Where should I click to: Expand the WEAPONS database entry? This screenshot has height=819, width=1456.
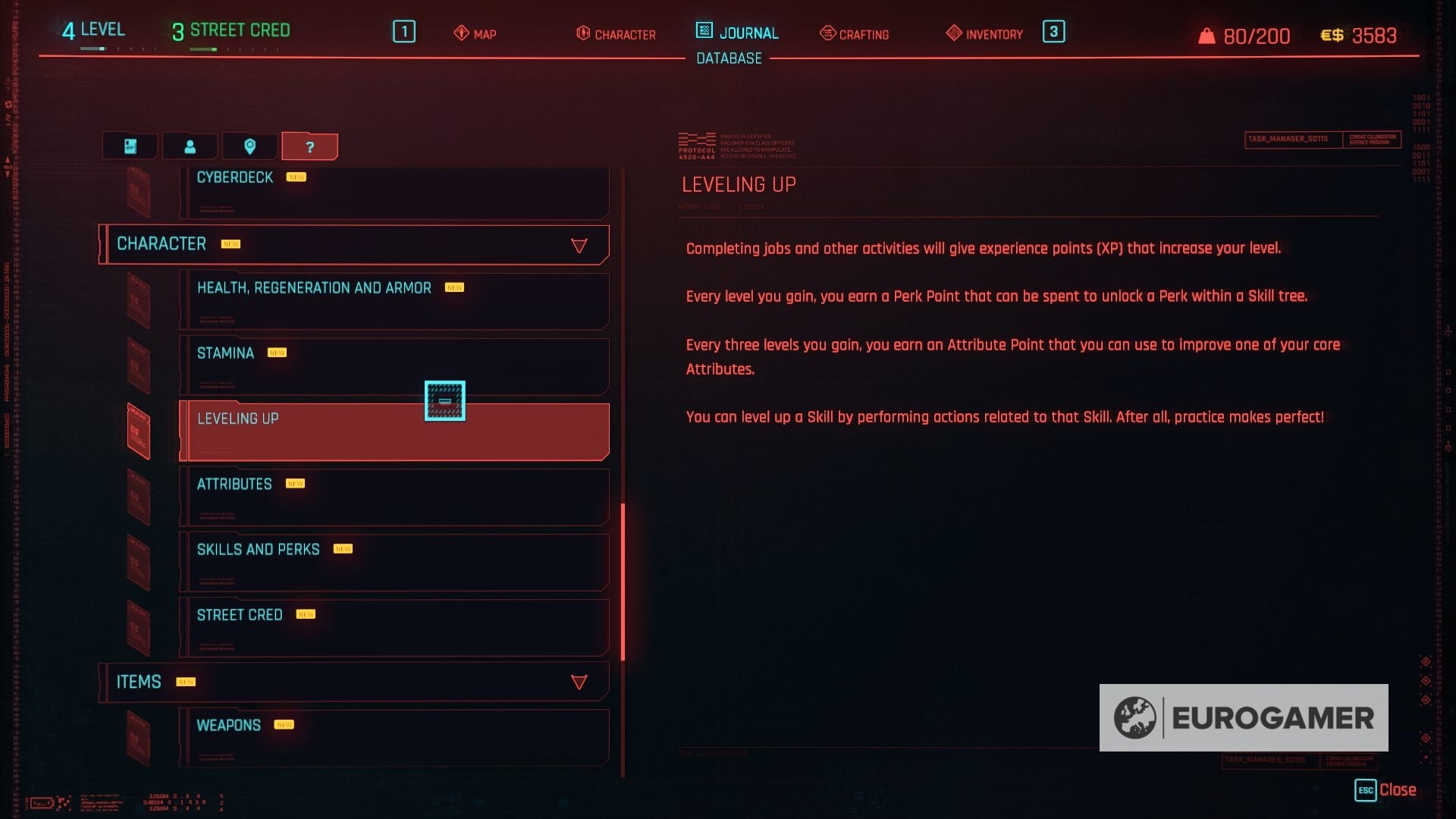(x=394, y=725)
